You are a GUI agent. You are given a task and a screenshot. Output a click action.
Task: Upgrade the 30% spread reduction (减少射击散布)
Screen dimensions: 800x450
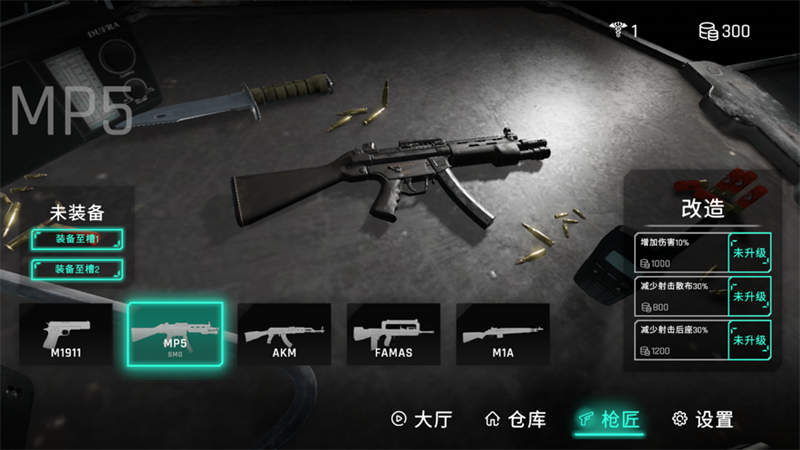click(748, 296)
